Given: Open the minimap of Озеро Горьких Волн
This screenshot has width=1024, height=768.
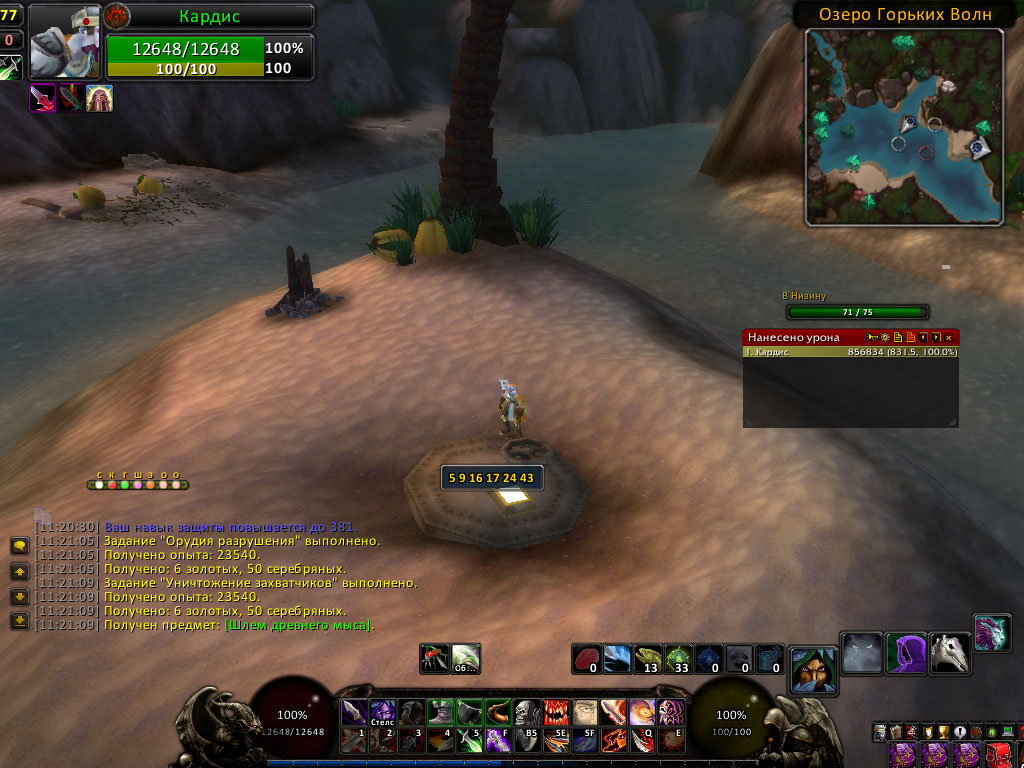Looking at the screenshot, I should [904, 126].
